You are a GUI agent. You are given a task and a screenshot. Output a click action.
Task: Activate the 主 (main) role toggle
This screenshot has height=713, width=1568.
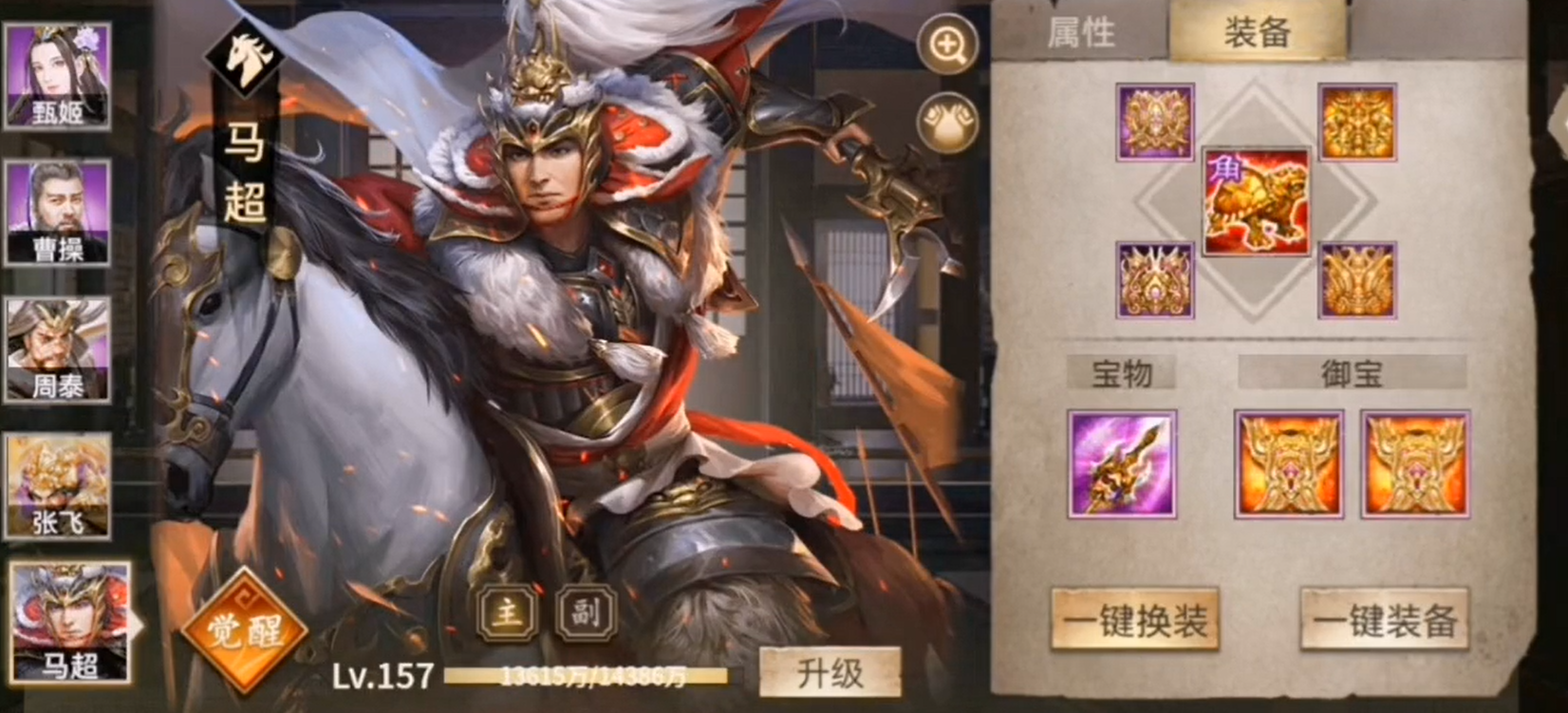point(508,614)
